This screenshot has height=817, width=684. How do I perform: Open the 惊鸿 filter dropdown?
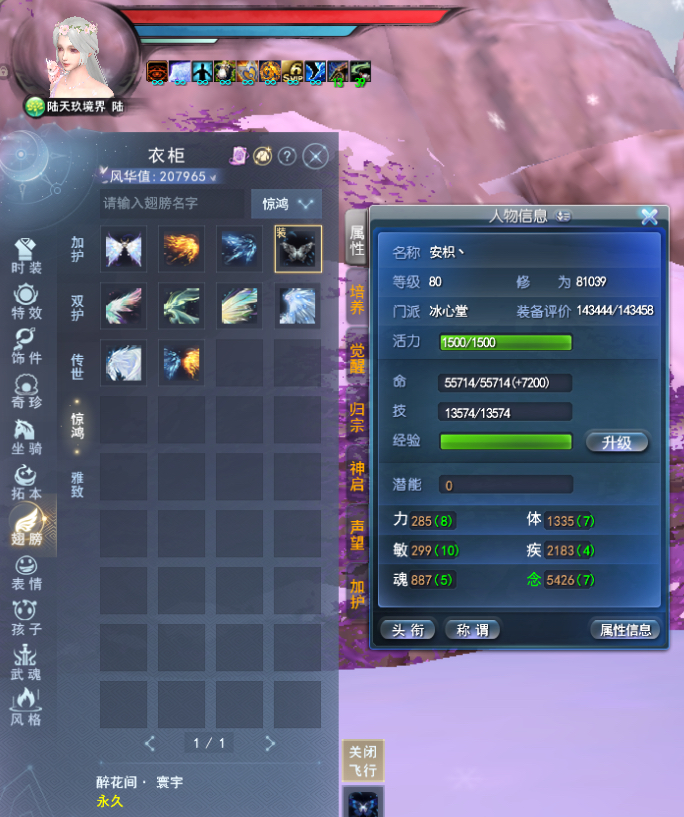coord(286,203)
